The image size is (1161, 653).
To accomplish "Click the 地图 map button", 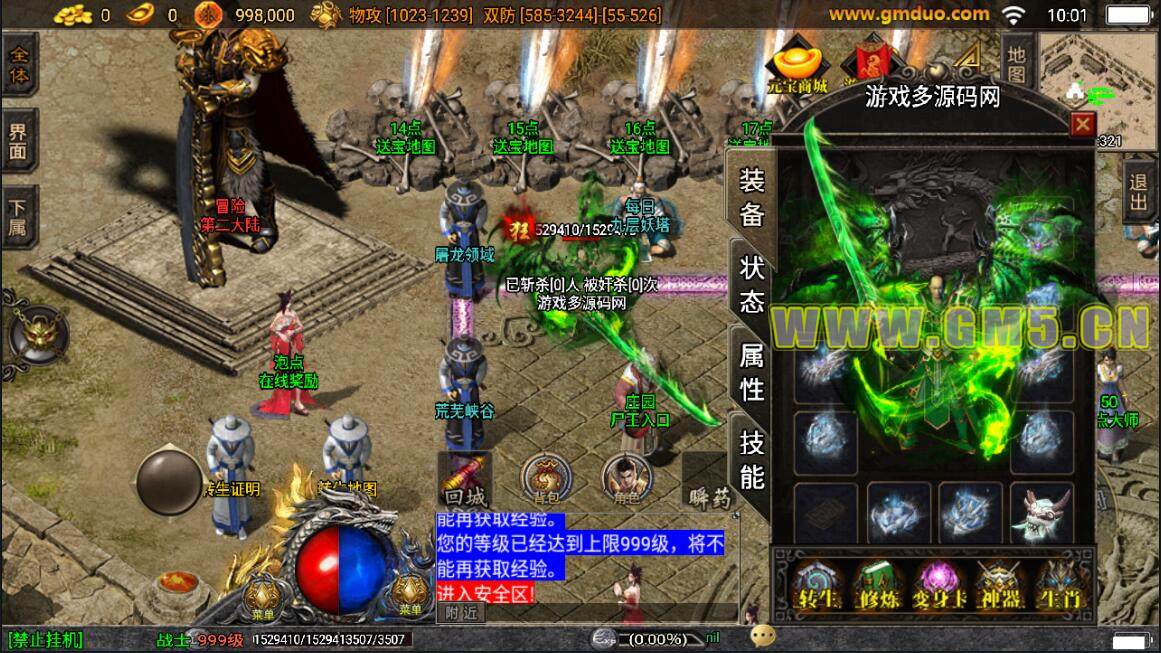I will point(1016,63).
